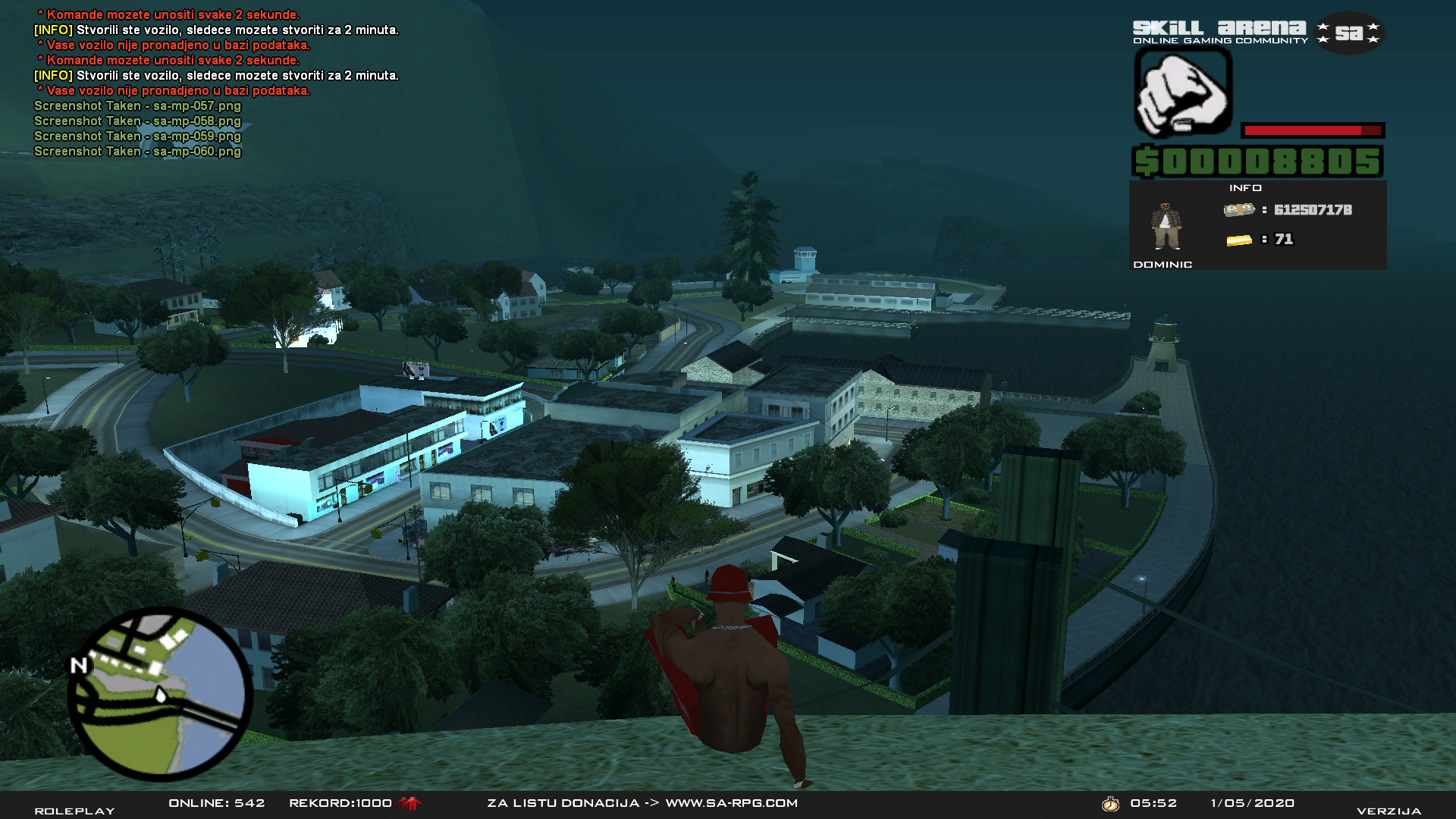This screenshot has width=1456, height=819.
Task: Click the WWW.SA-RPG.COM donation link text
Action: tap(731, 803)
